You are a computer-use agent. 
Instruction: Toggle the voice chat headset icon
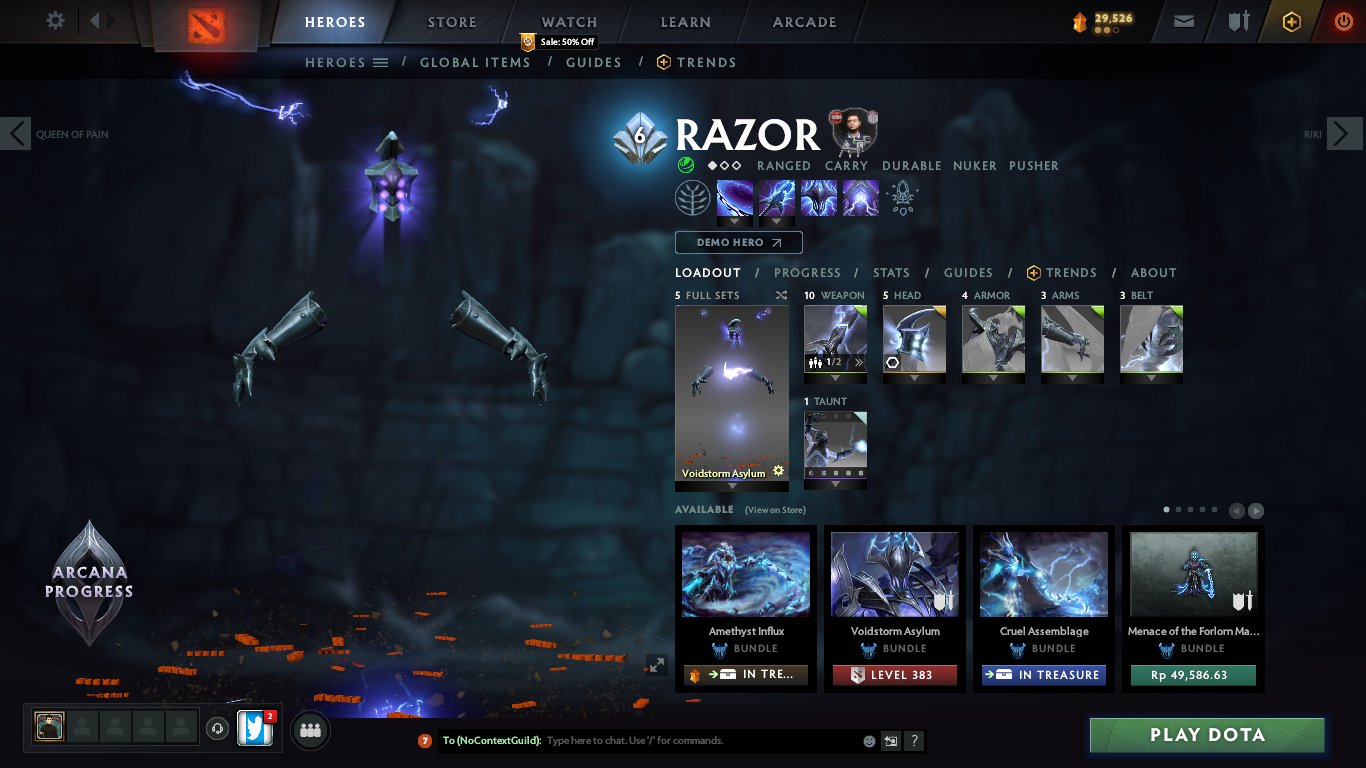click(x=217, y=730)
